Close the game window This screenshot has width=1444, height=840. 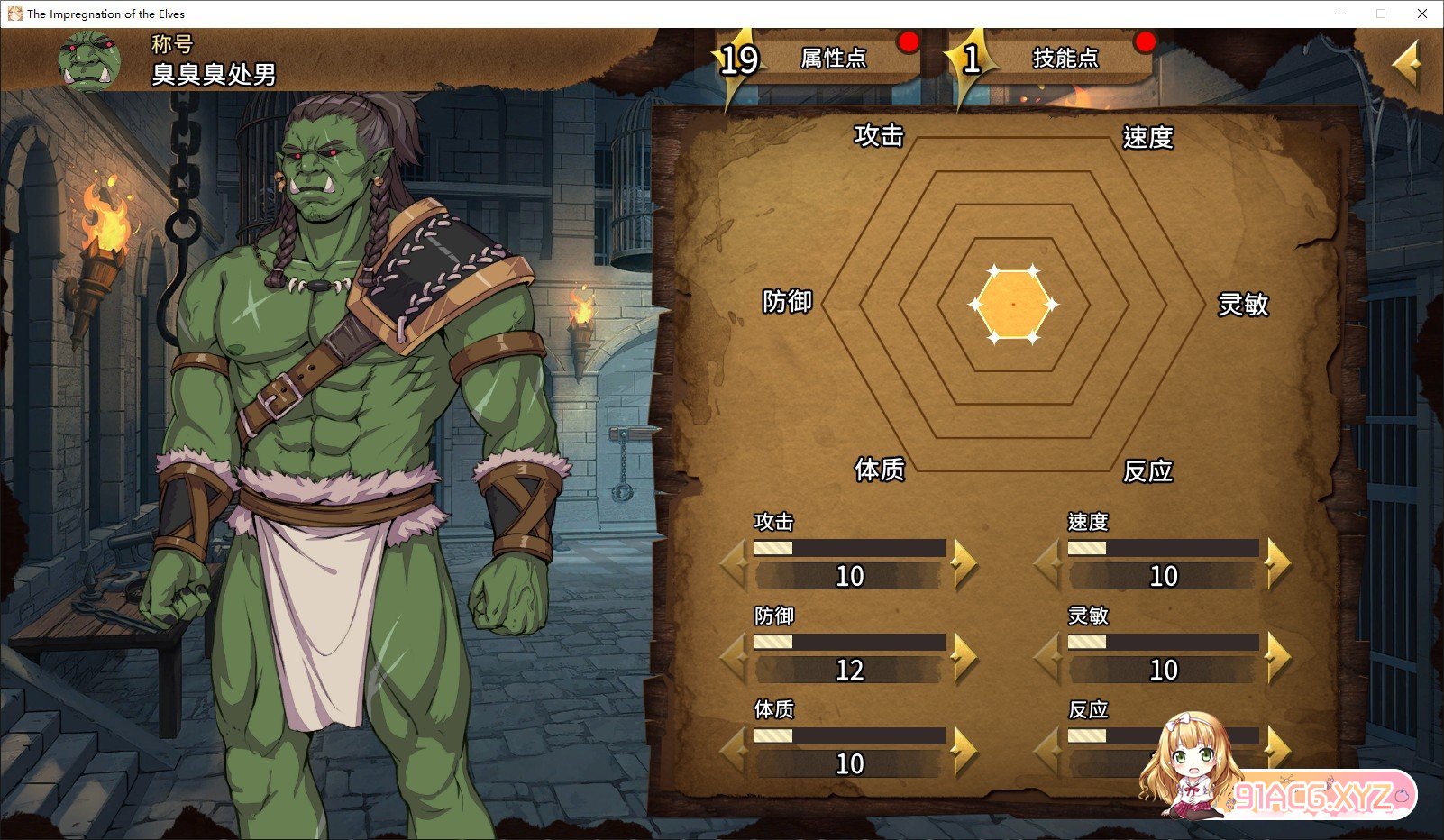1421,14
